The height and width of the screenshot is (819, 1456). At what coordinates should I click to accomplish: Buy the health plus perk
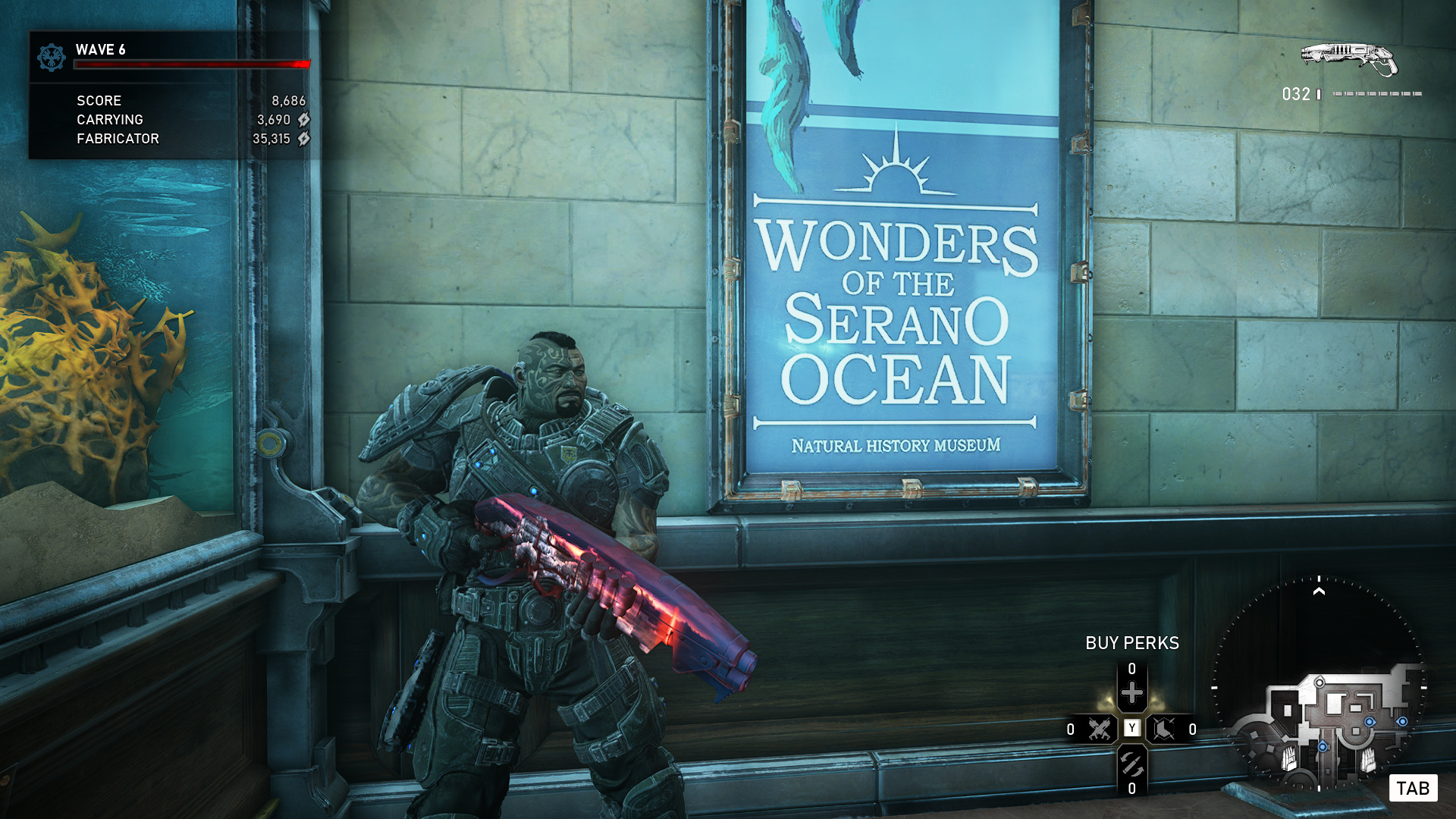click(x=1131, y=692)
